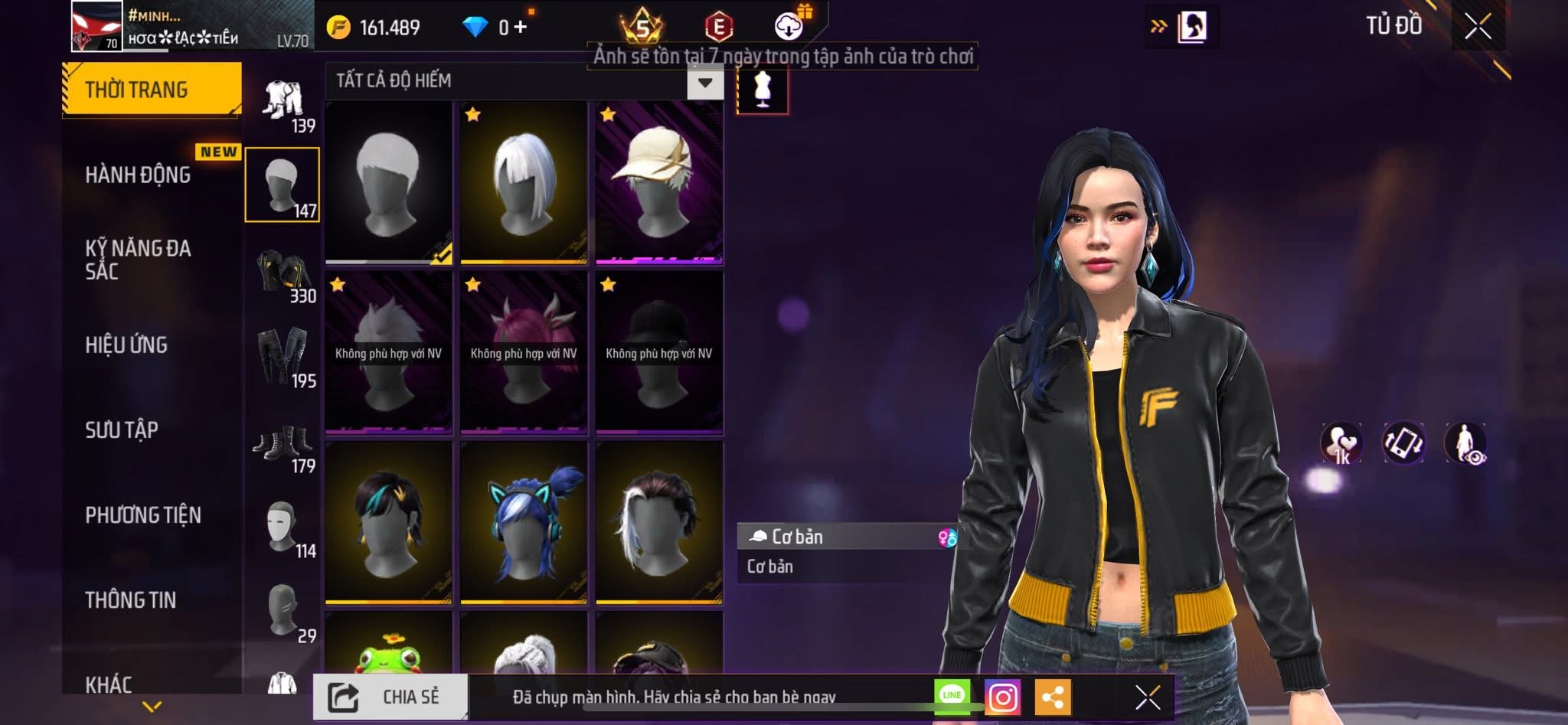Select the boots category icon showing 179 items
This screenshot has height=725, width=1568.
(x=283, y=444)
